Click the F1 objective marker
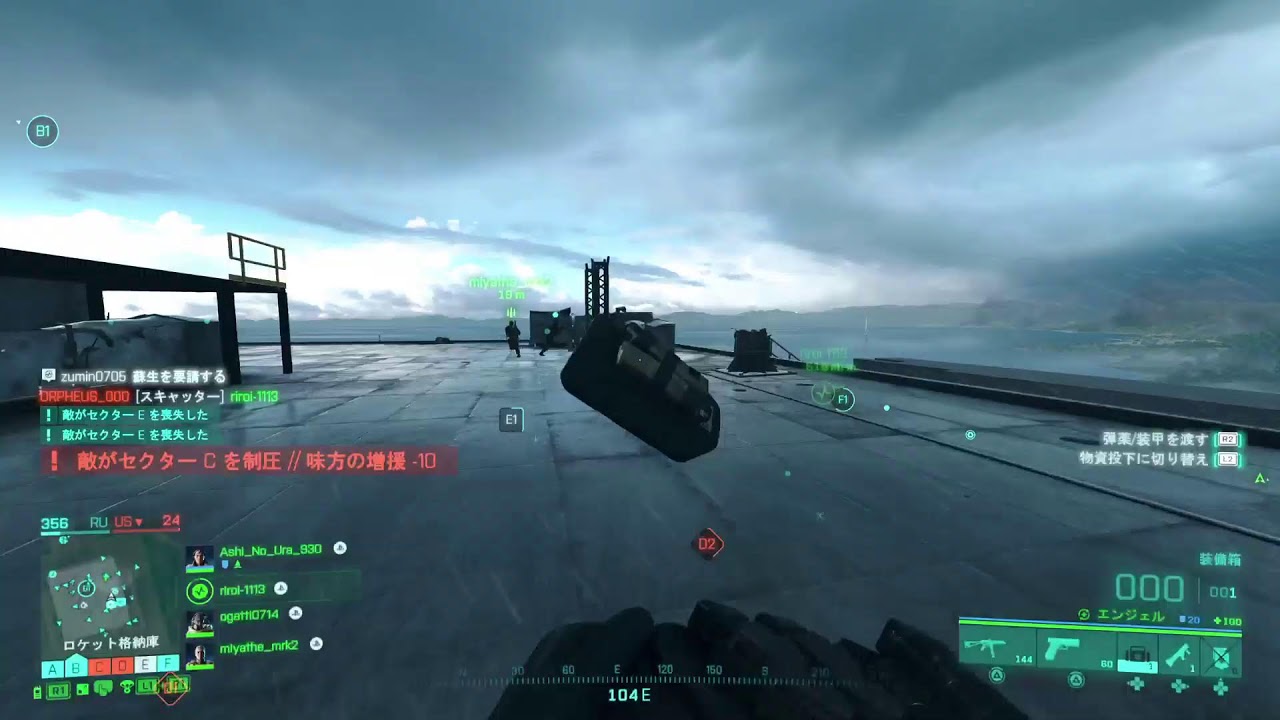The image size is (1280, 720). pyautogui.click(x=843, y=400)
